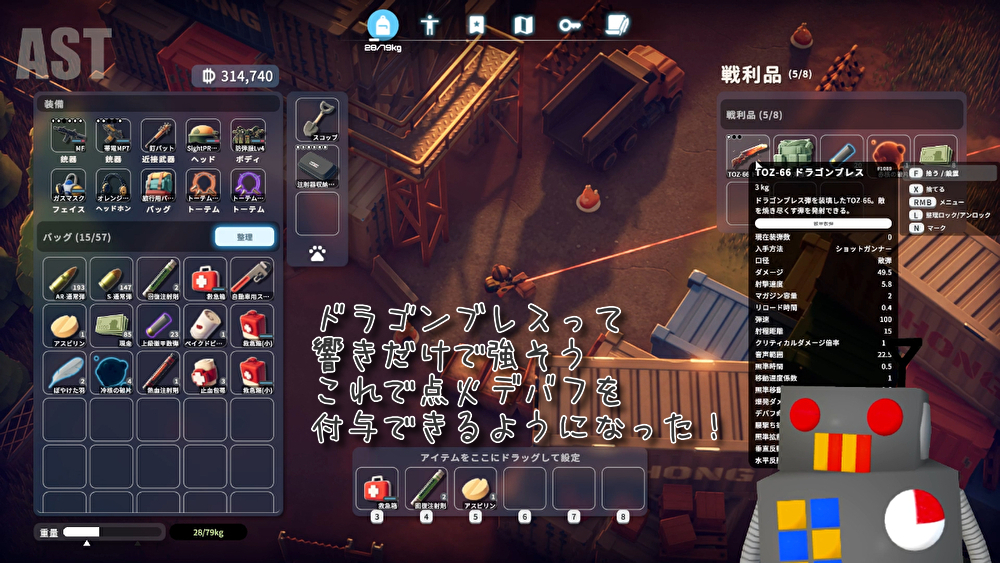Switch to the key tab

tap(570, 25)
